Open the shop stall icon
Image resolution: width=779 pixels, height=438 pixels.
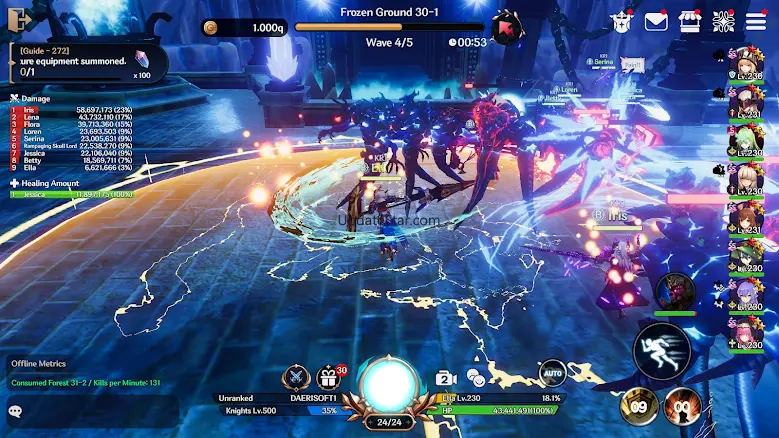689,21
